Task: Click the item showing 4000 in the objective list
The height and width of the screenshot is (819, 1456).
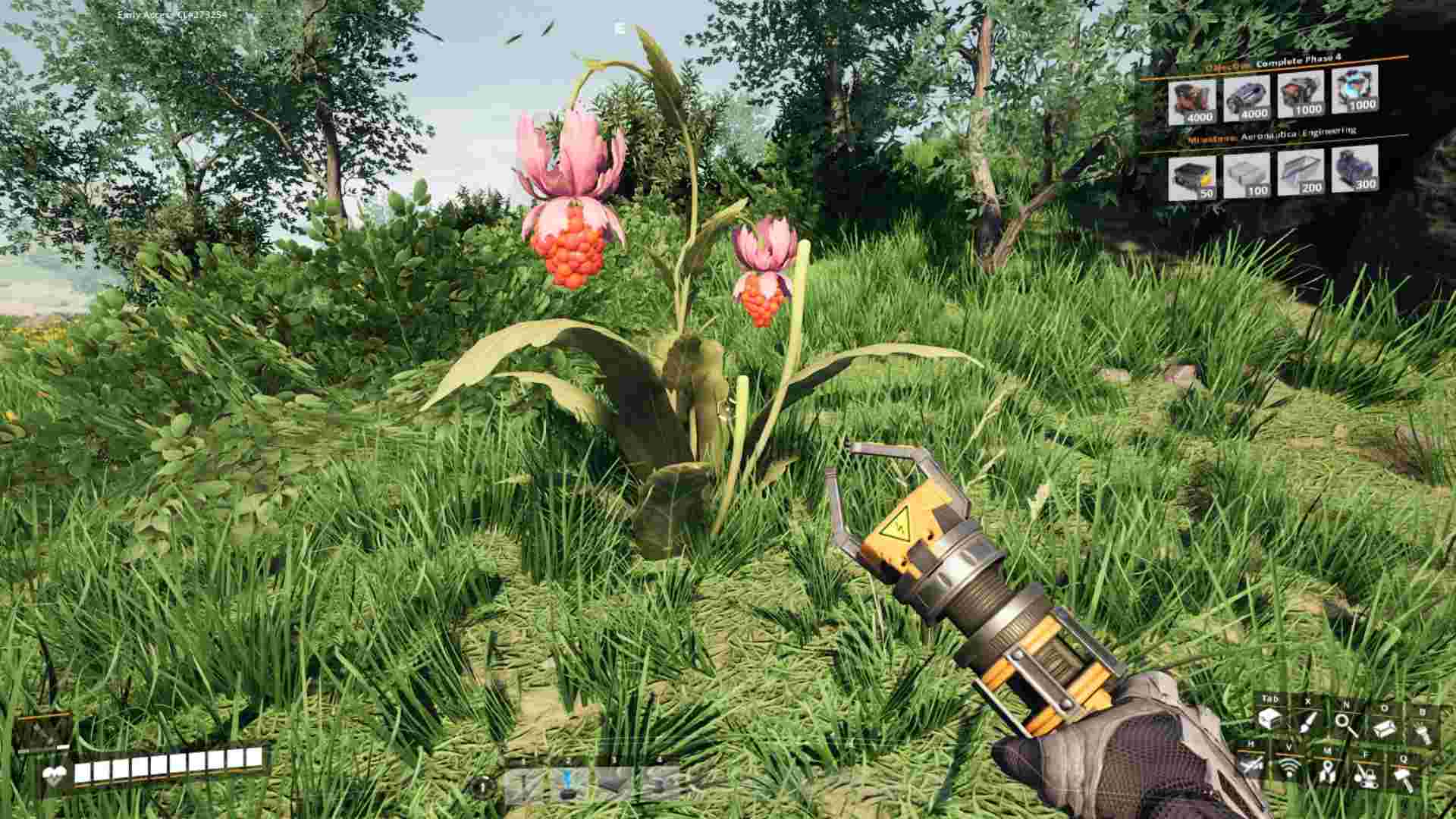Action: click(x=1192, y=99)
